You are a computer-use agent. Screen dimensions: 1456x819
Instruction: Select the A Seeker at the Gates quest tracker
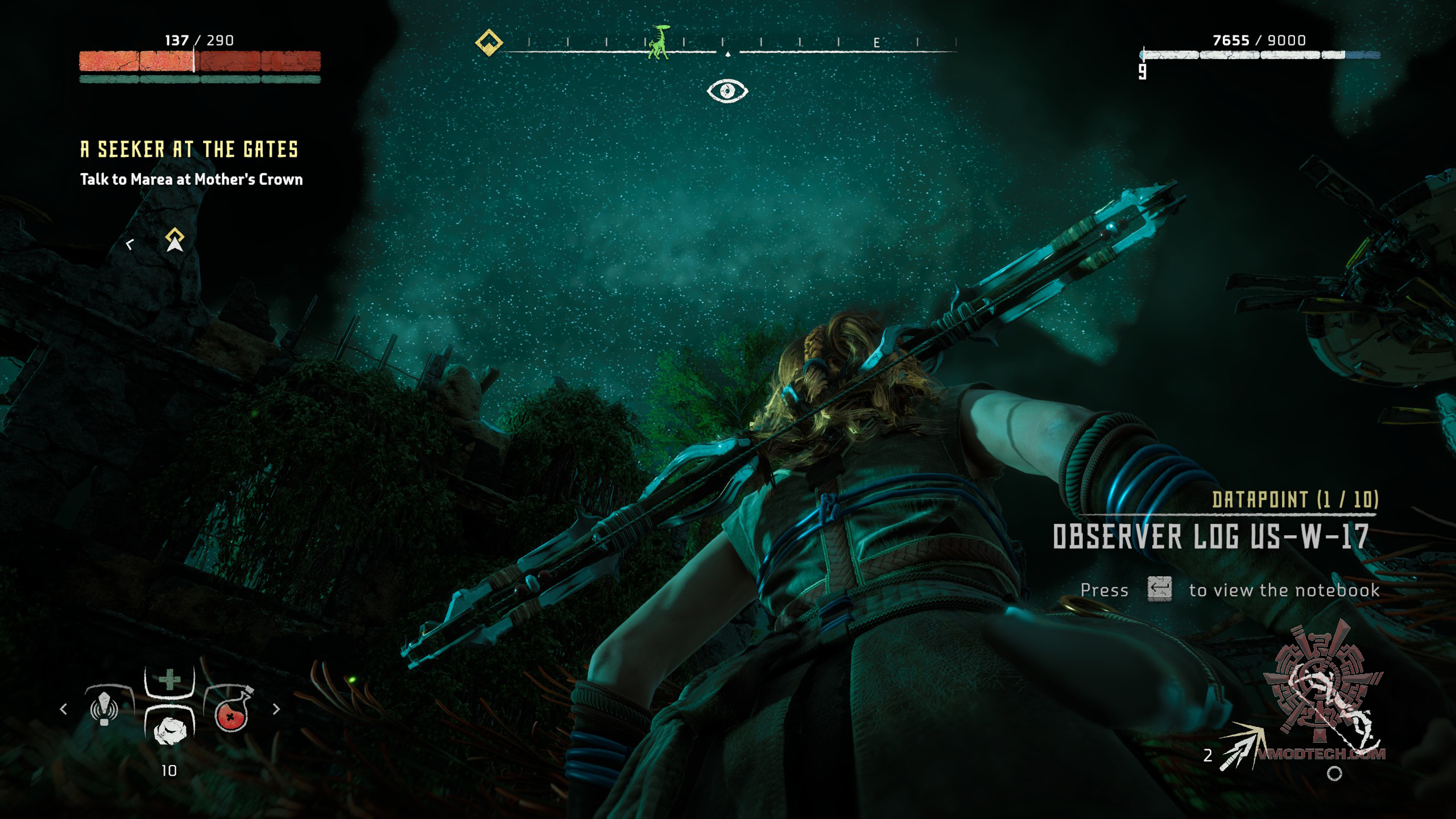pyautogui.click(x=189, y=150)
